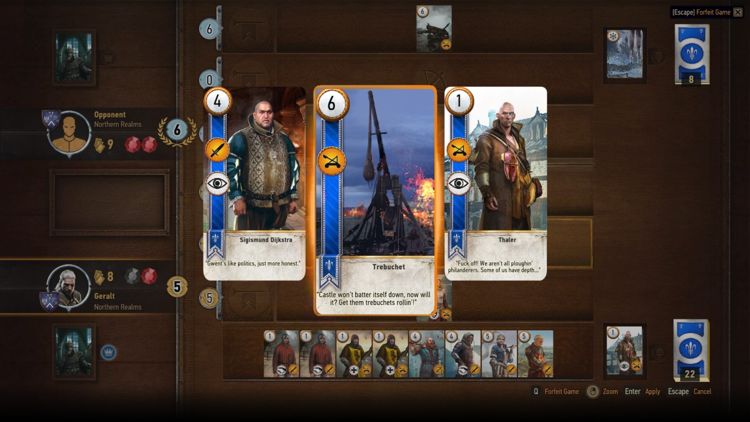Viewport: 750px width, 422px height.
Task: Click the empty weather card slot
Action: point(110,201)
